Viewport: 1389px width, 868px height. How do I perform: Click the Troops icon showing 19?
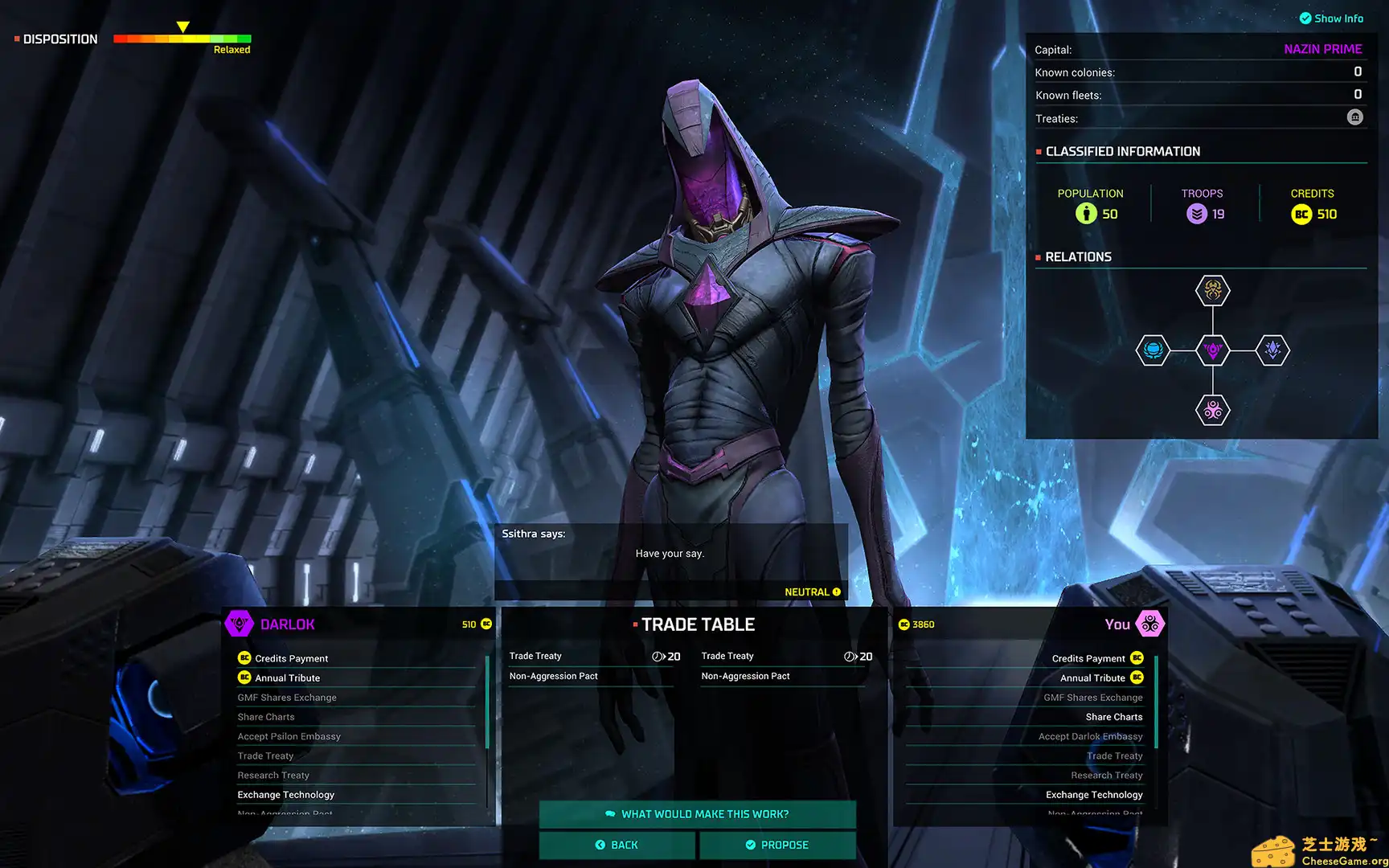1197,214
